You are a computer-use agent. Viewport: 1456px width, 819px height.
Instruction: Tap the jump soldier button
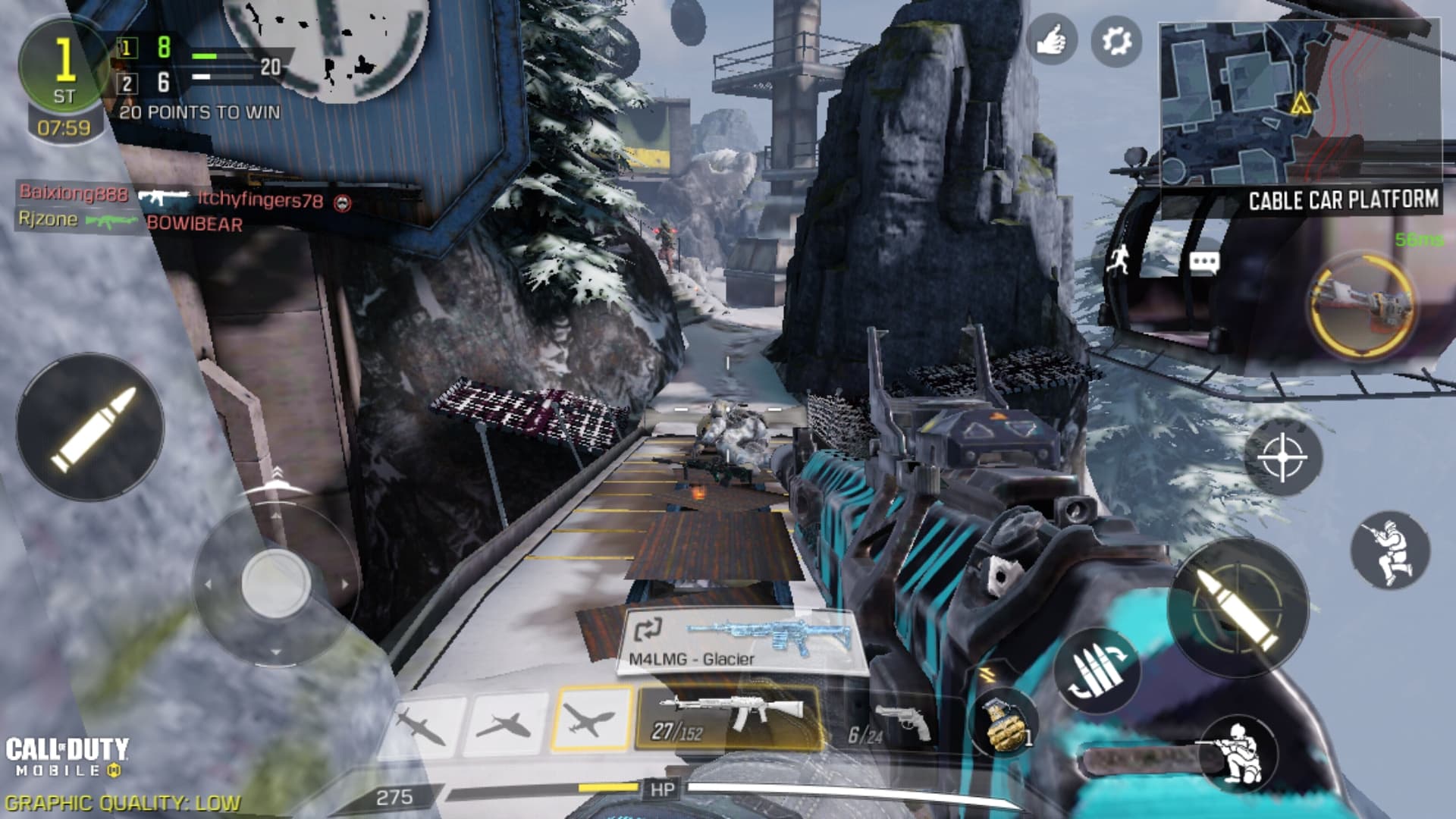[1389, 550]
